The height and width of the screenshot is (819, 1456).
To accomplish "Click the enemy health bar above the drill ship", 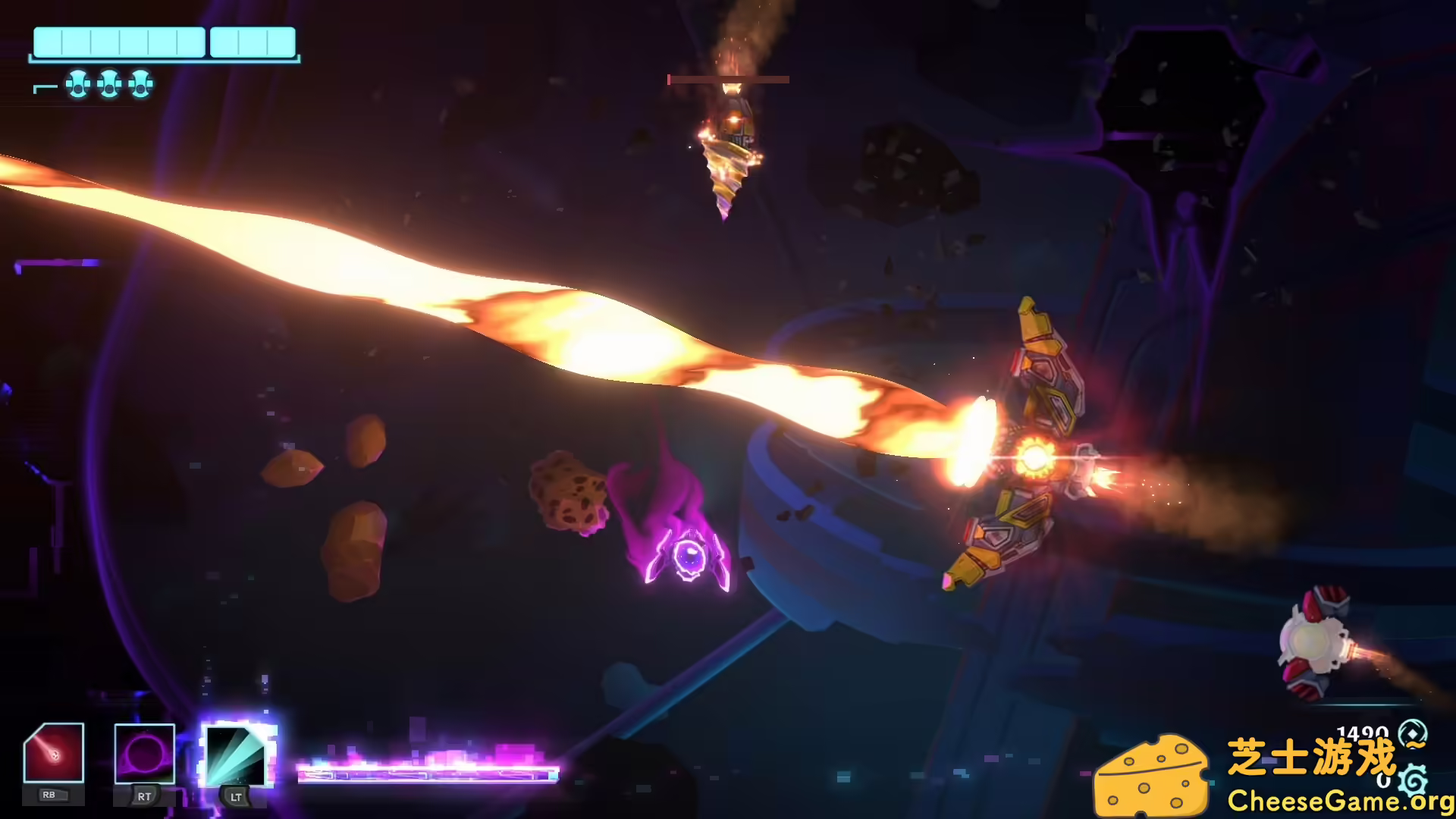I will [728, 79].
